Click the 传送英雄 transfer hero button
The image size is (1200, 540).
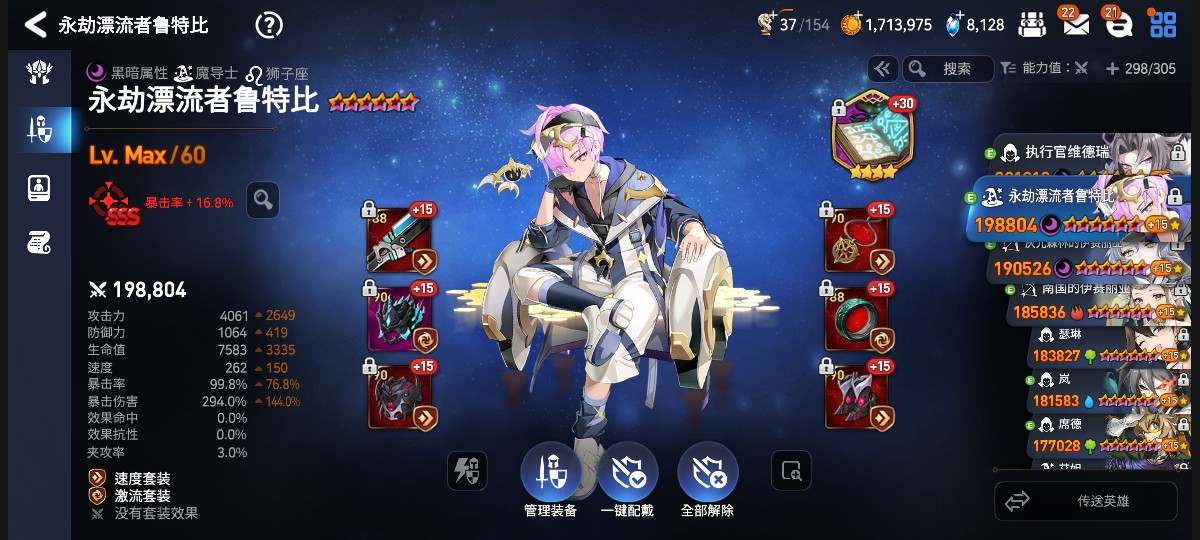[x=1085, y=501]
